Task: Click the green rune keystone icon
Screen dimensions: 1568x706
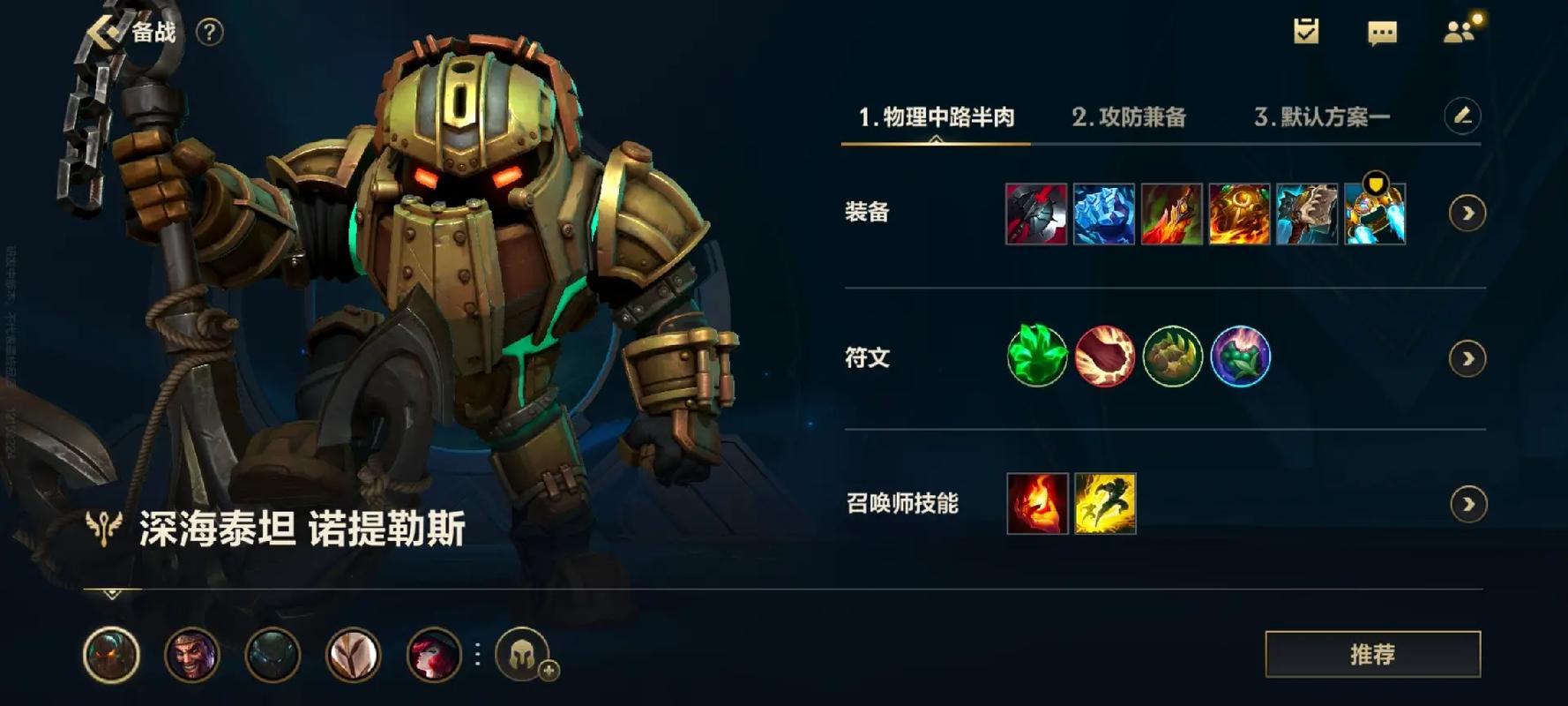Action: pyautogui.click(x=1036, y=357)
